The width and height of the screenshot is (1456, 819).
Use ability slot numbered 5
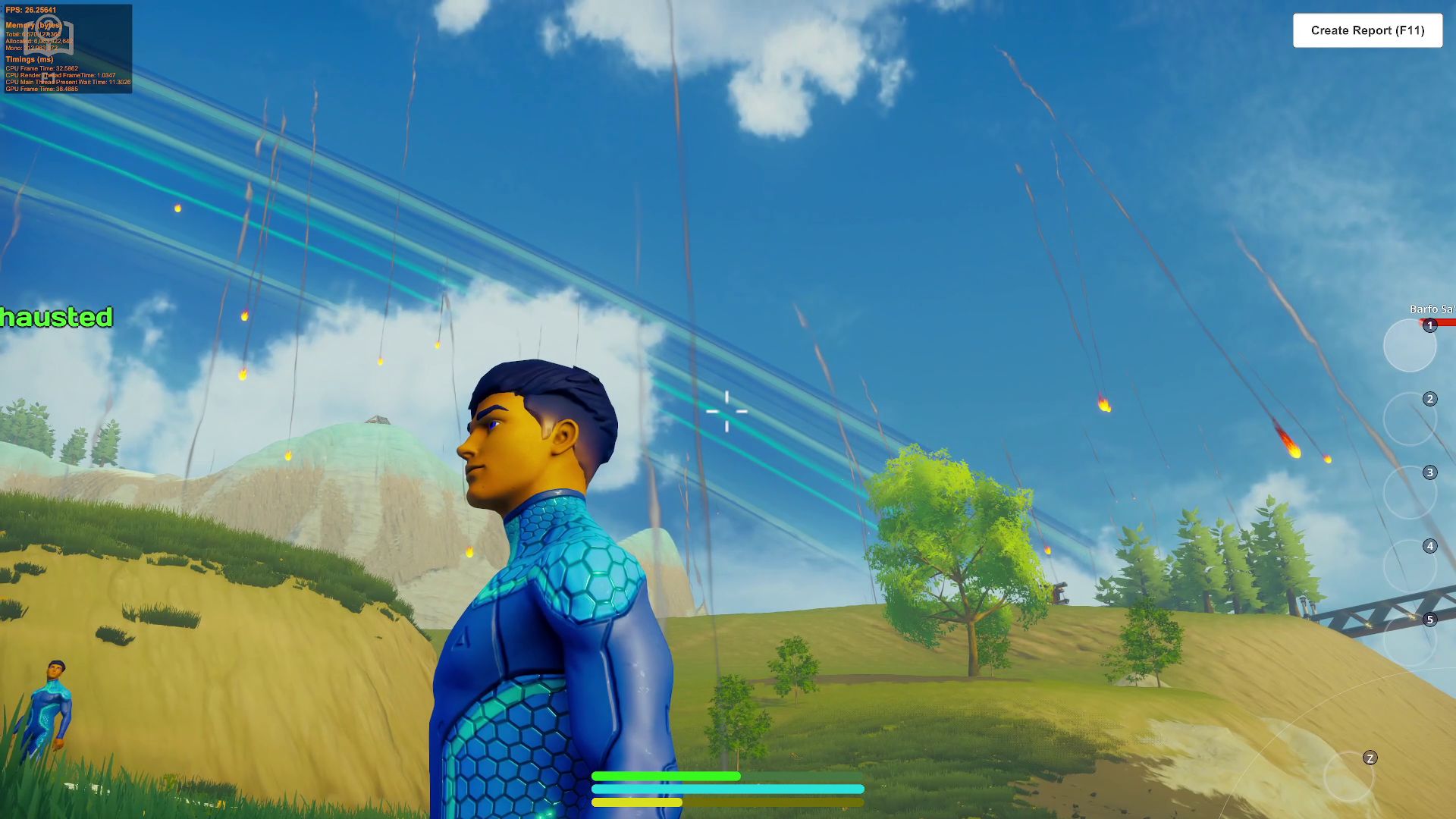pos(1410,639)
